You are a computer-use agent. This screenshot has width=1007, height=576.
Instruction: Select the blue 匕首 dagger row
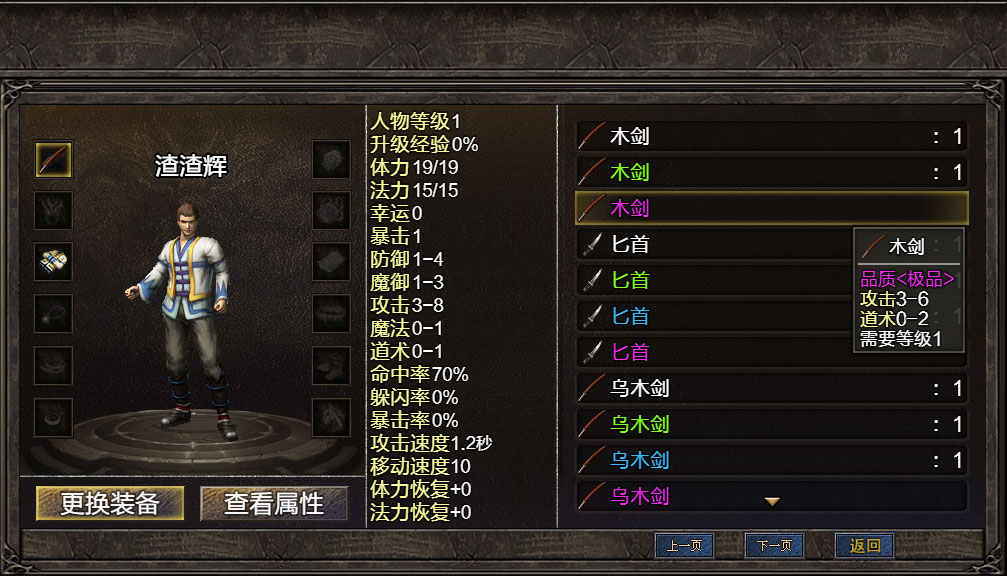point(710,316)
